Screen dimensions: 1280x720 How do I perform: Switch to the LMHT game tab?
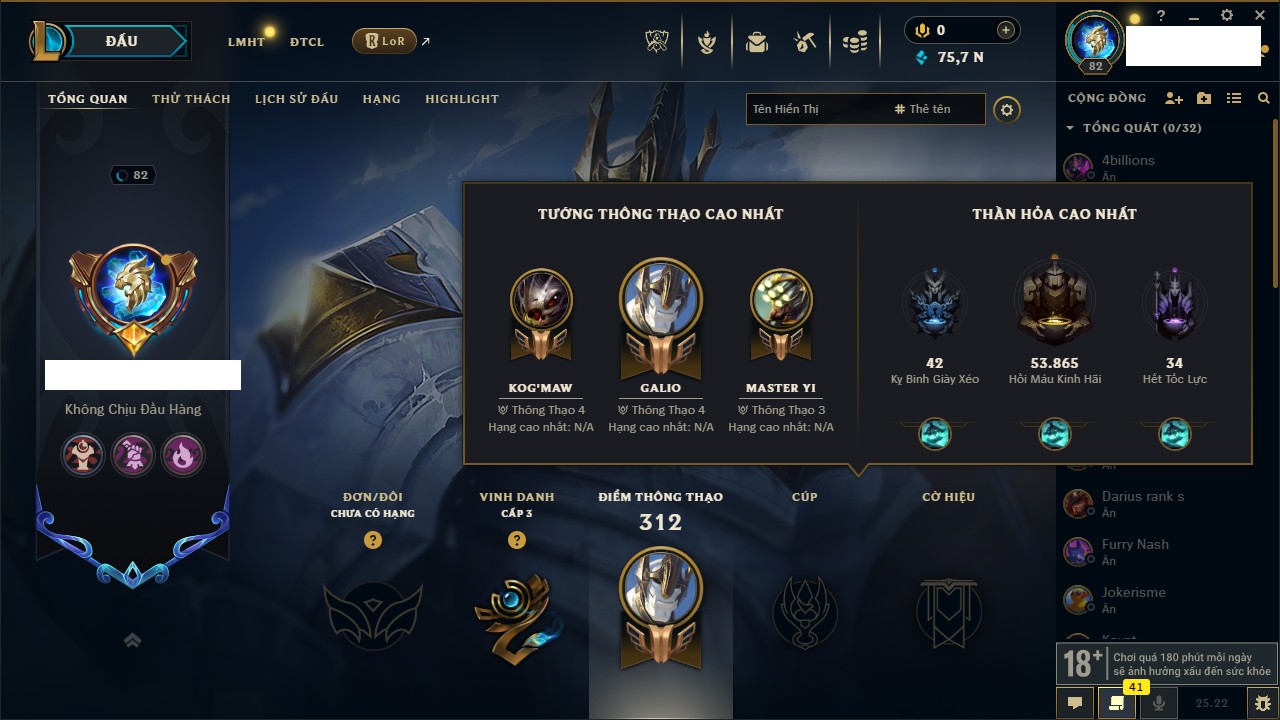[x=246, y=42]
